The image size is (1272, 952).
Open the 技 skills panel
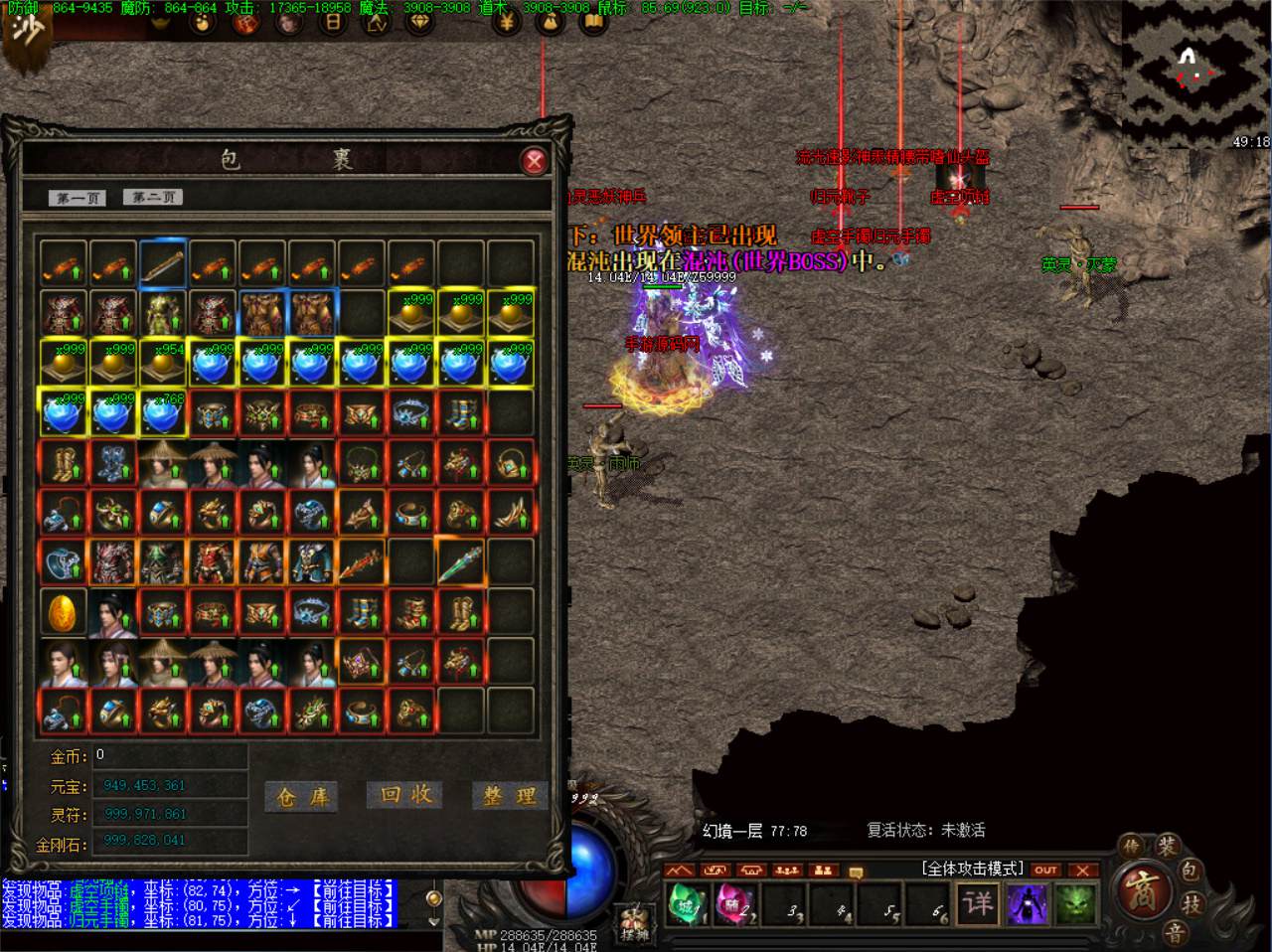(x=1192, y=904)
